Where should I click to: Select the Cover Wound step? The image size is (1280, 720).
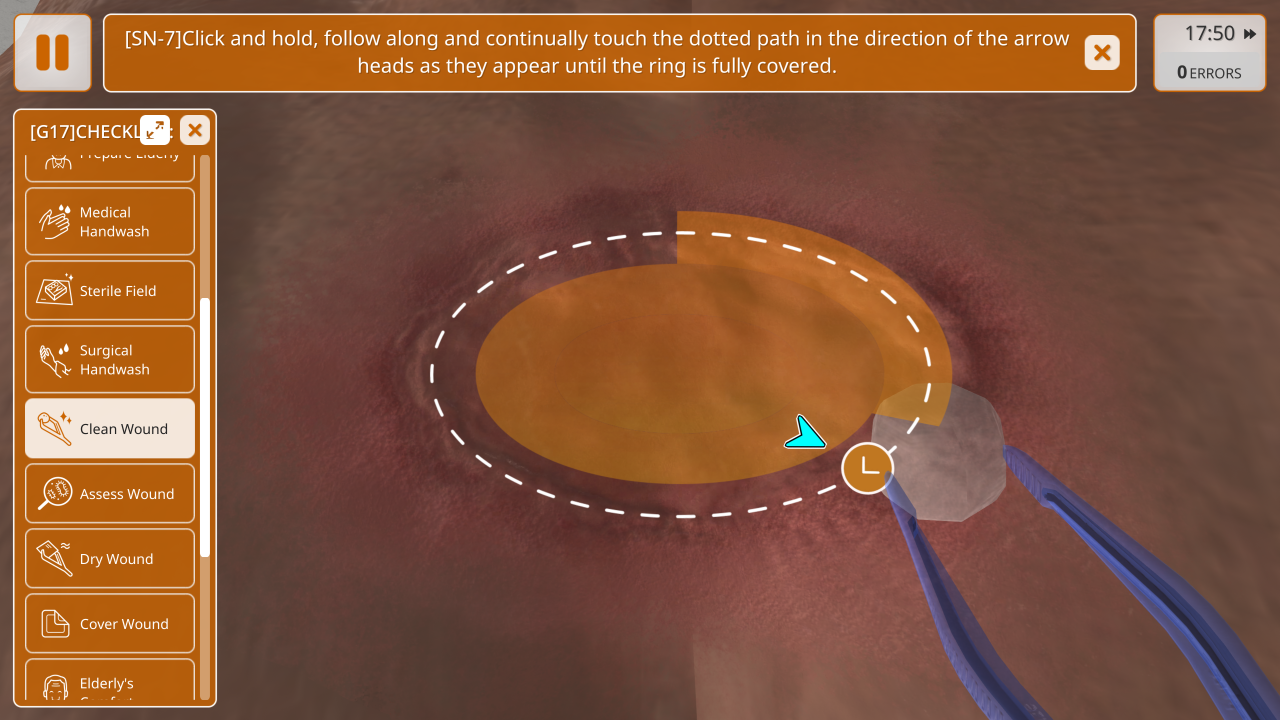pyautogui.click(x=110, y=624)
